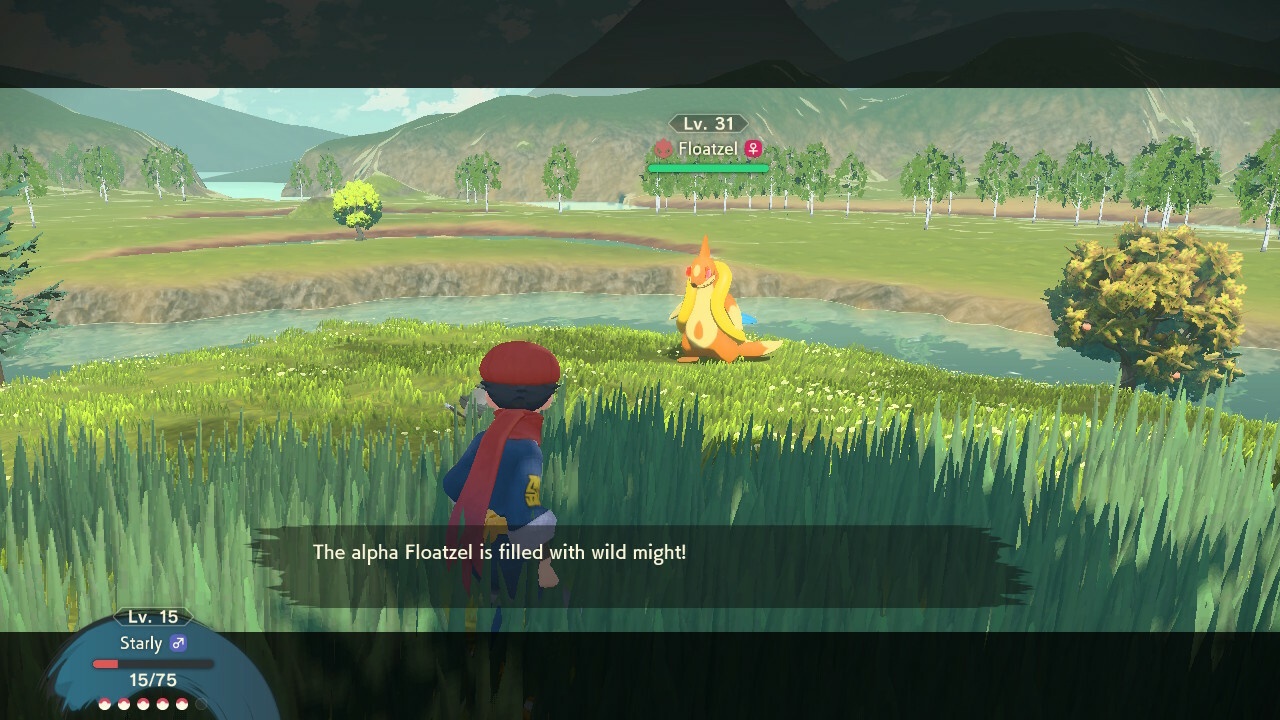Screen dimensions: 1280x720
Task: Select the wild Floatzel nameplate
Action: click(708, 149)
